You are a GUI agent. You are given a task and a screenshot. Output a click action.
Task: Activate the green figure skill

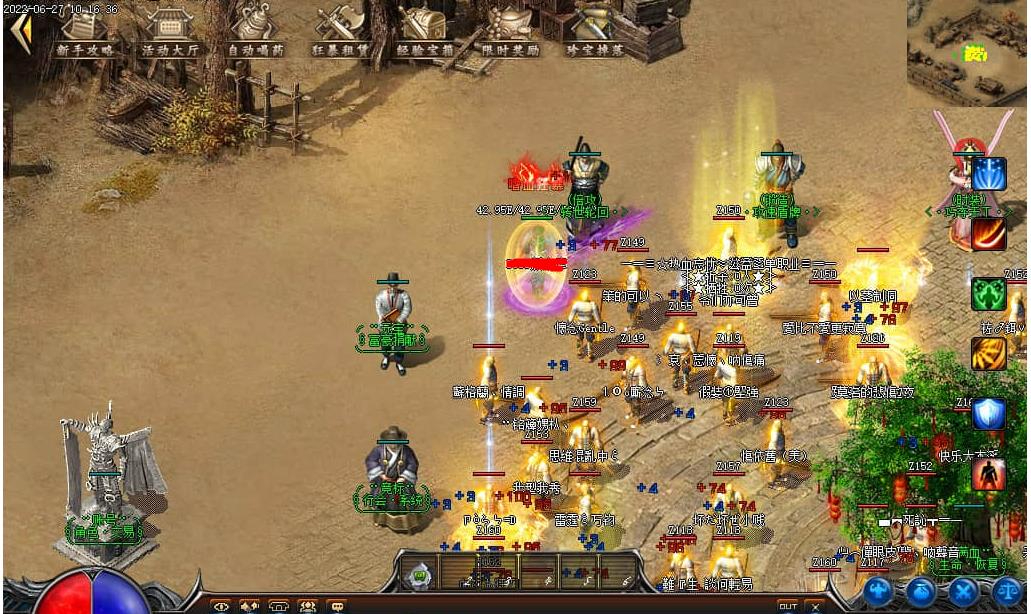tap(989, 294)
